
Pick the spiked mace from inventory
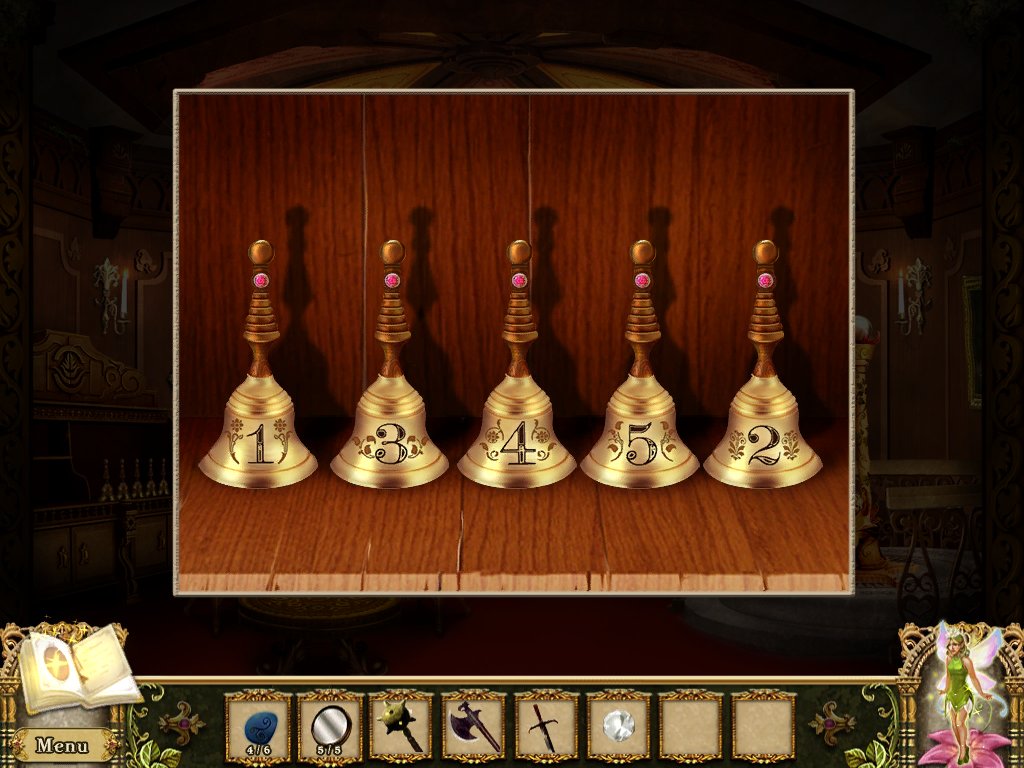(x=402, y=725)
